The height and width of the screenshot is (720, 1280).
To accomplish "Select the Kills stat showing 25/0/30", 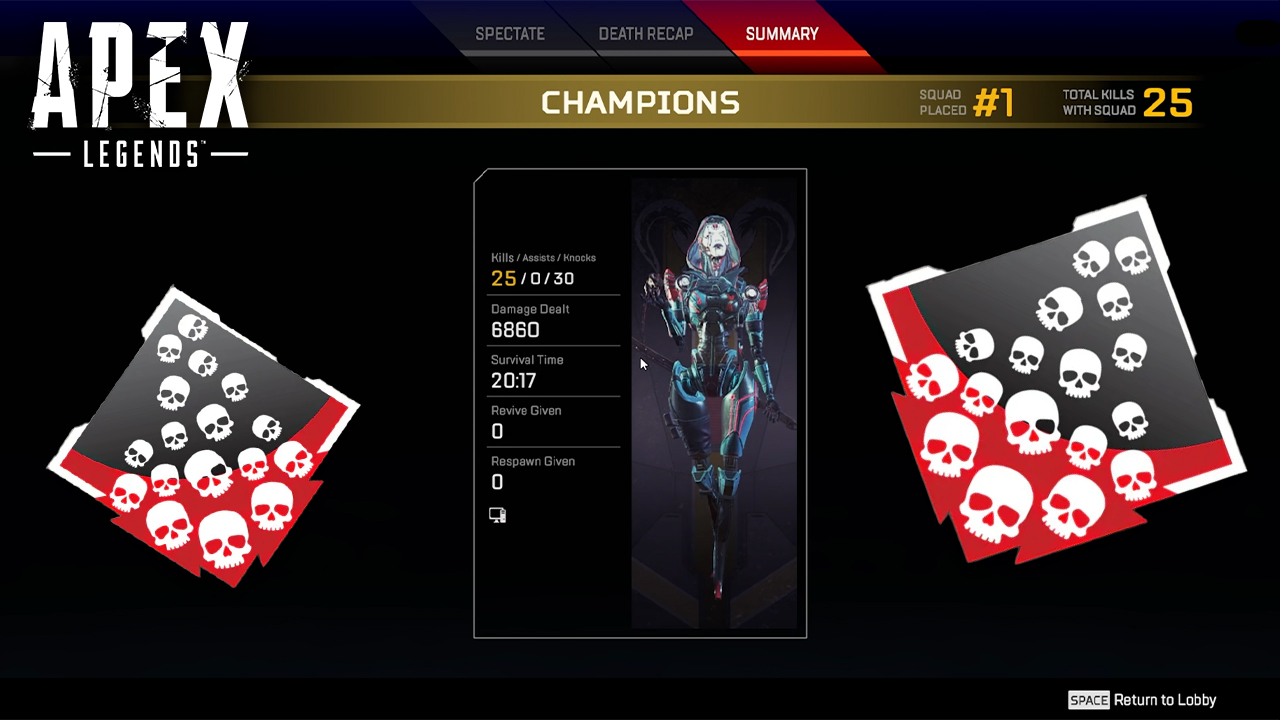I will coord(532,278).
